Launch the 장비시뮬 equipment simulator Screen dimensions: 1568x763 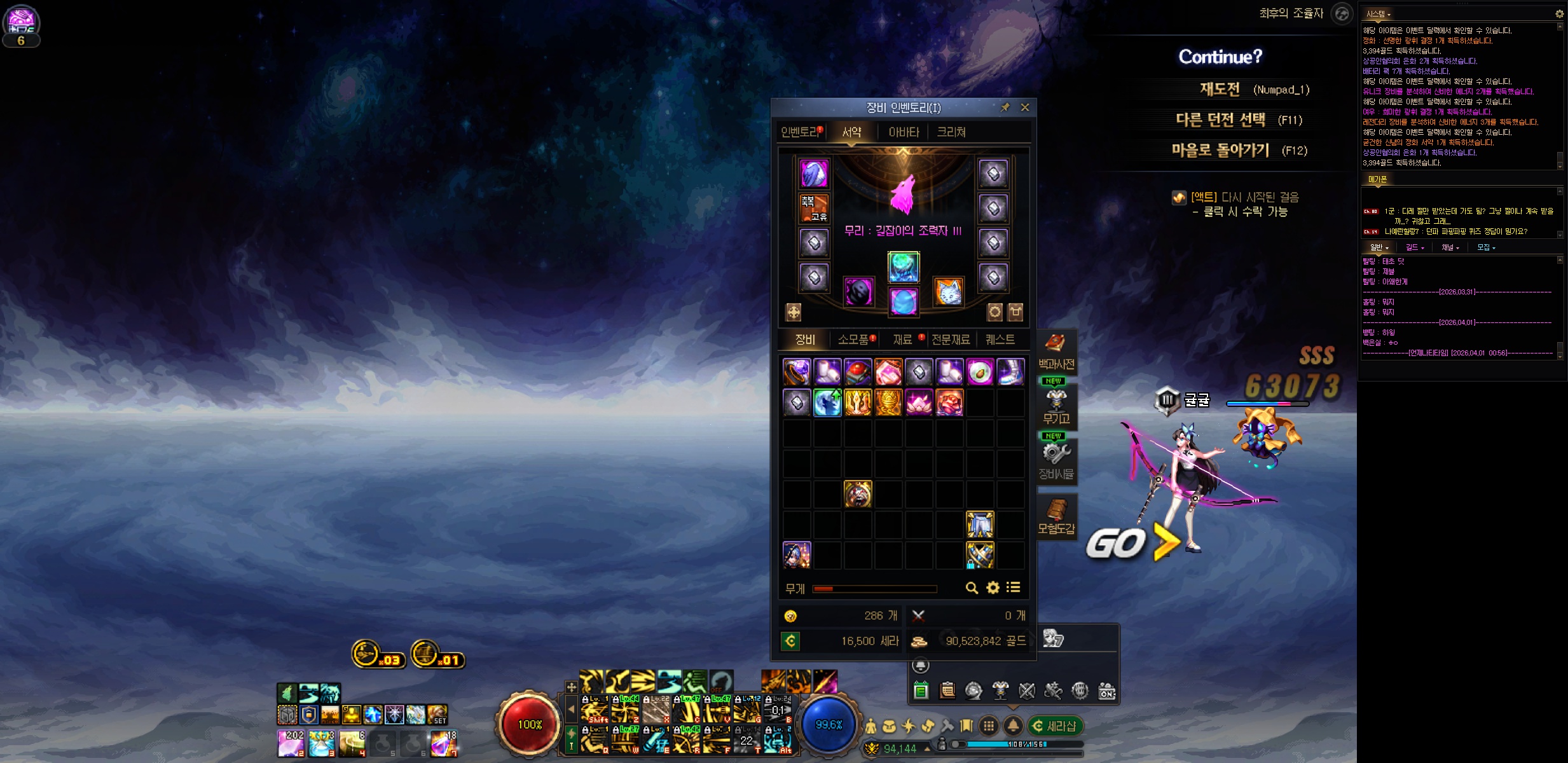(x=1056, y=461)
